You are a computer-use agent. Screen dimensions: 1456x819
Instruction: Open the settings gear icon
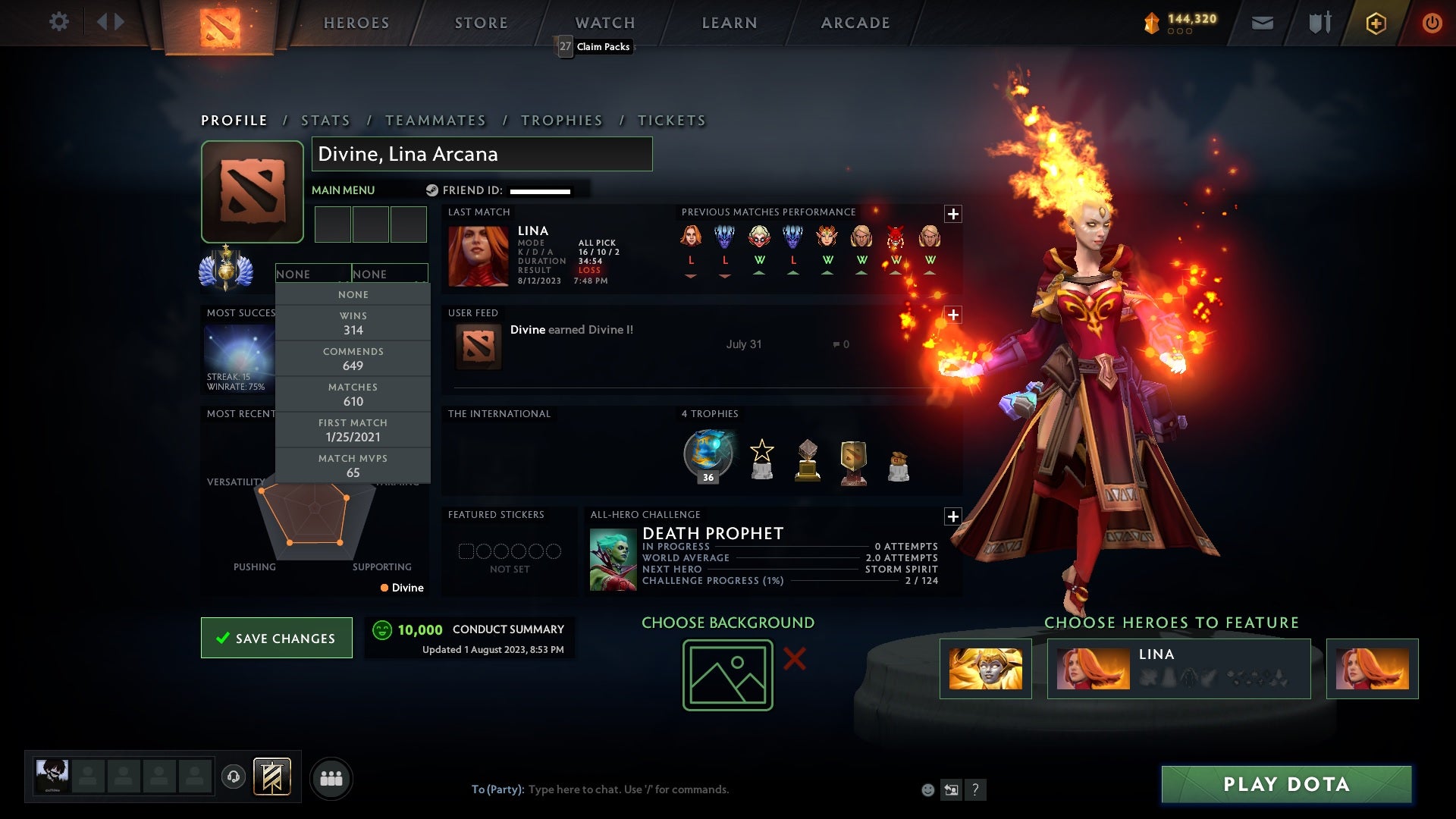tap(58, 22)
